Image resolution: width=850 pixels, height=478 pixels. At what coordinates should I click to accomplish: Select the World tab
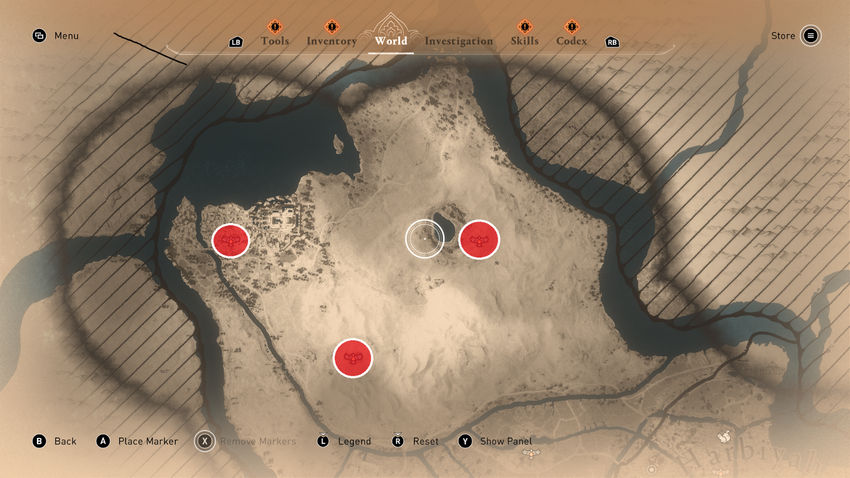coord(389,41)
